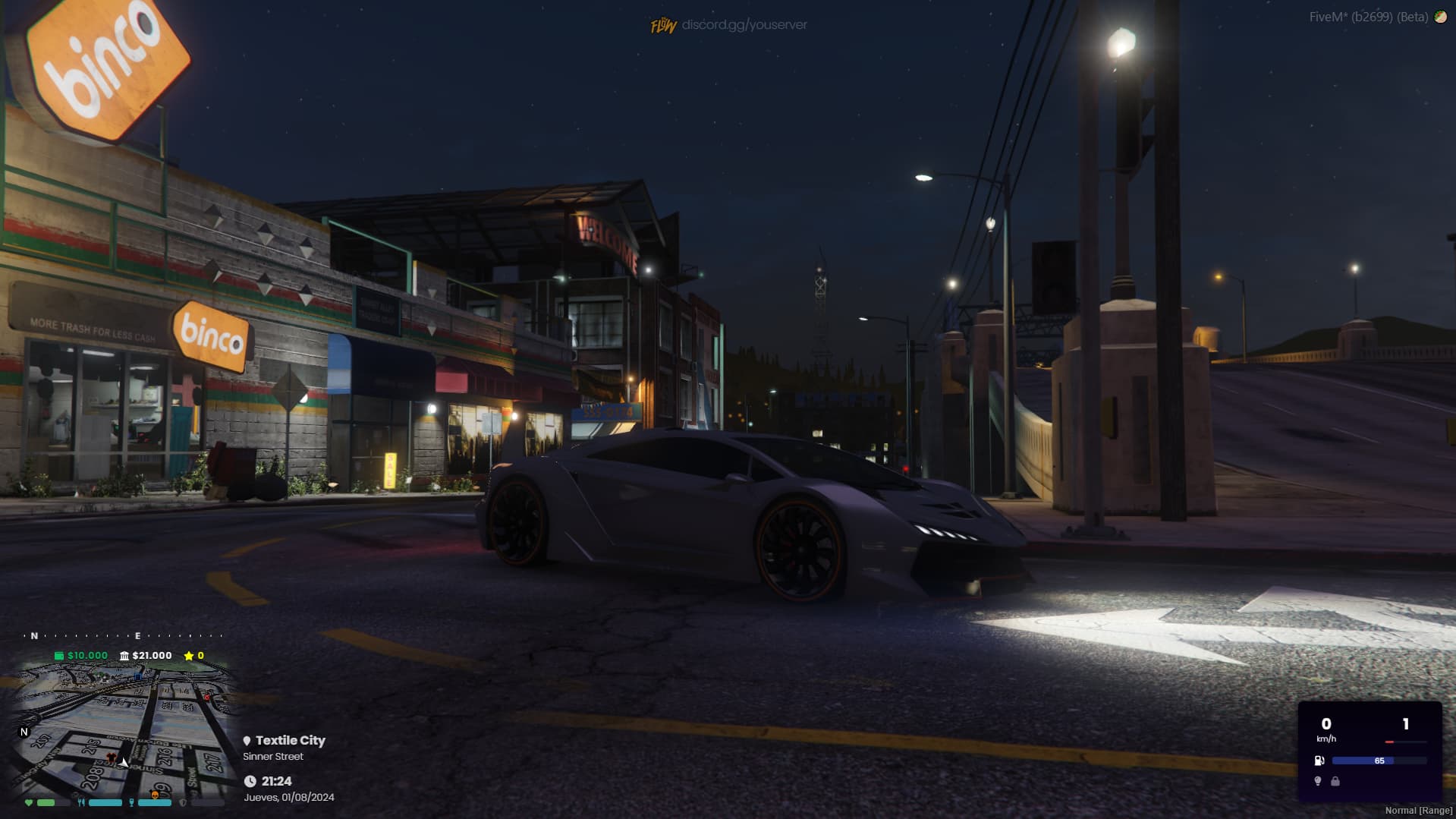Click the yellow star icon
This screenshot has width=1456, height=819.
pos(188,656)
